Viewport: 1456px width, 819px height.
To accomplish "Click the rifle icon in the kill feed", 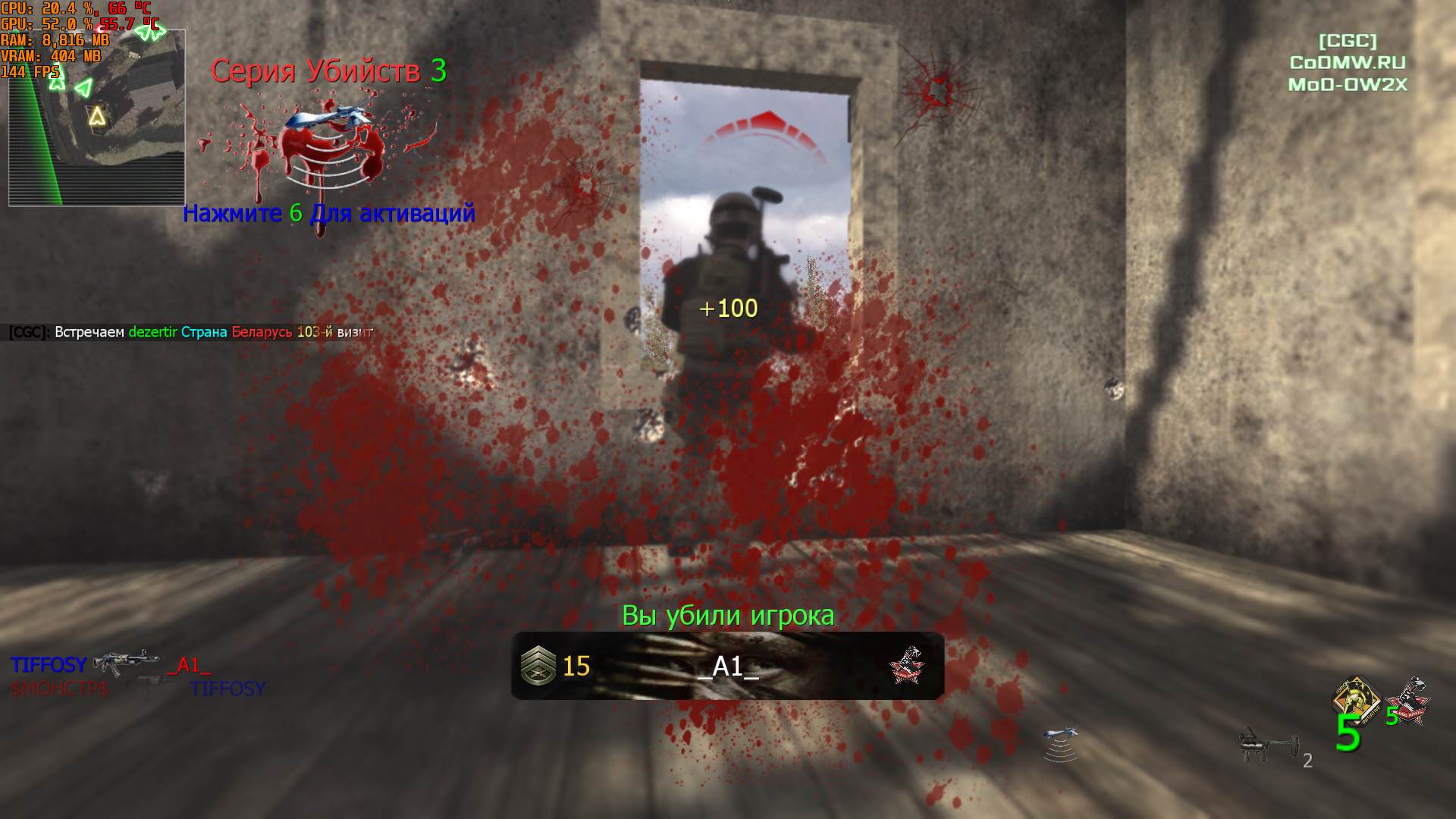I will 126,663.
